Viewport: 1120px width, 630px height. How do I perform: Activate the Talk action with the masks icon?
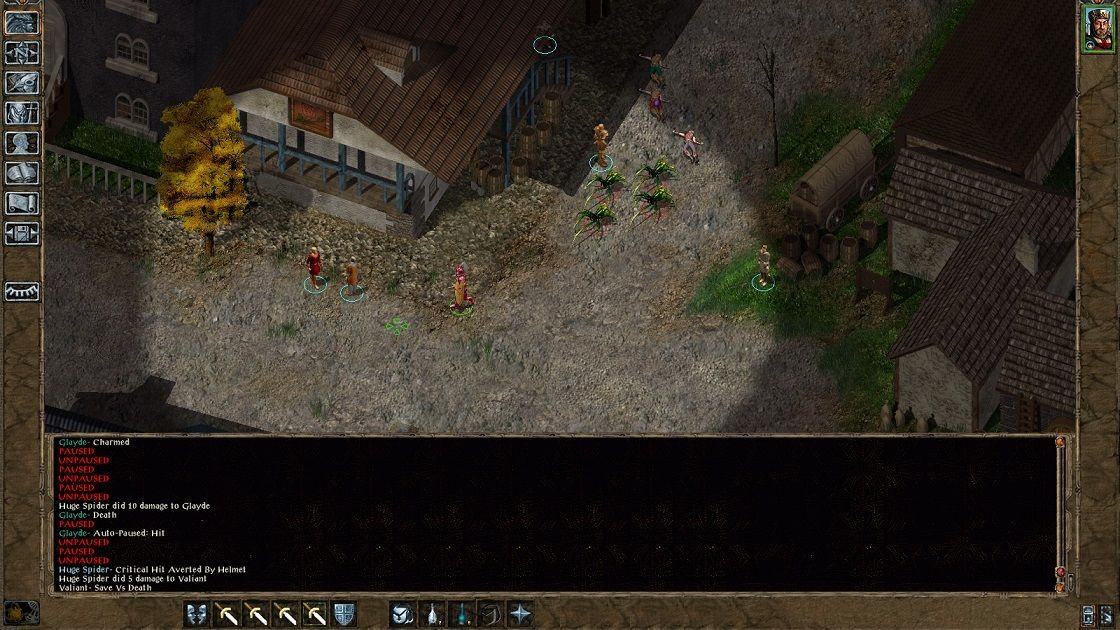[196, 614]
